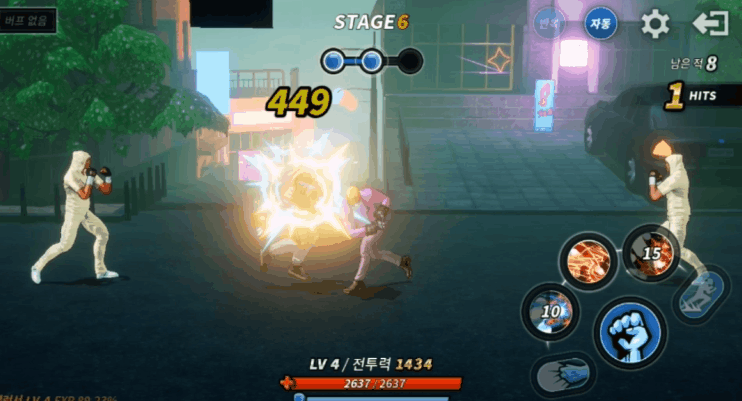Toggle the blue 자동 auto-battle button
Image resolution: width=742 pixels, height=401 pixels.
601,22
